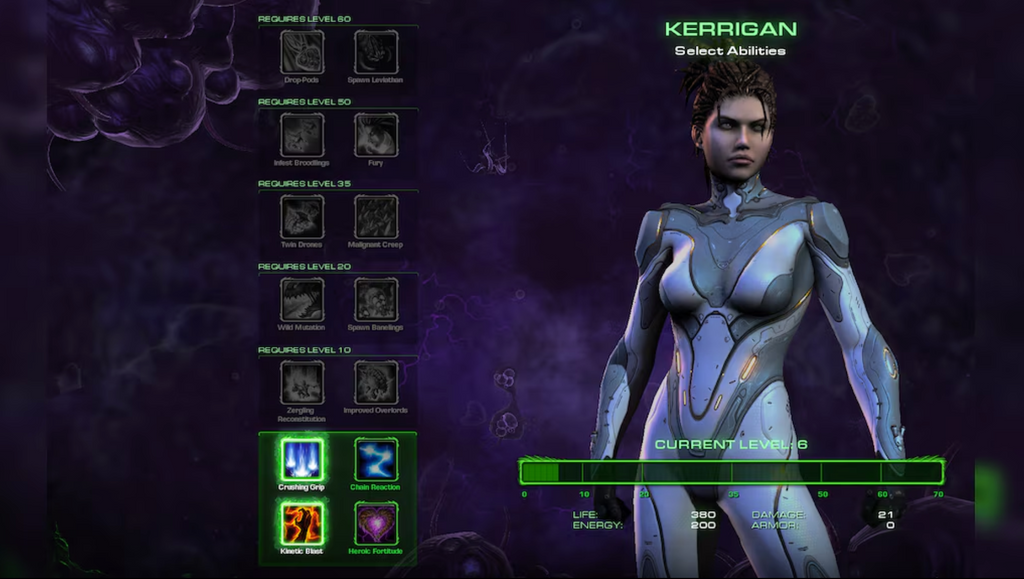Click the Fury ability icon
The height and width of the screenshot is (579, 1024).
[x=376, y=134]
